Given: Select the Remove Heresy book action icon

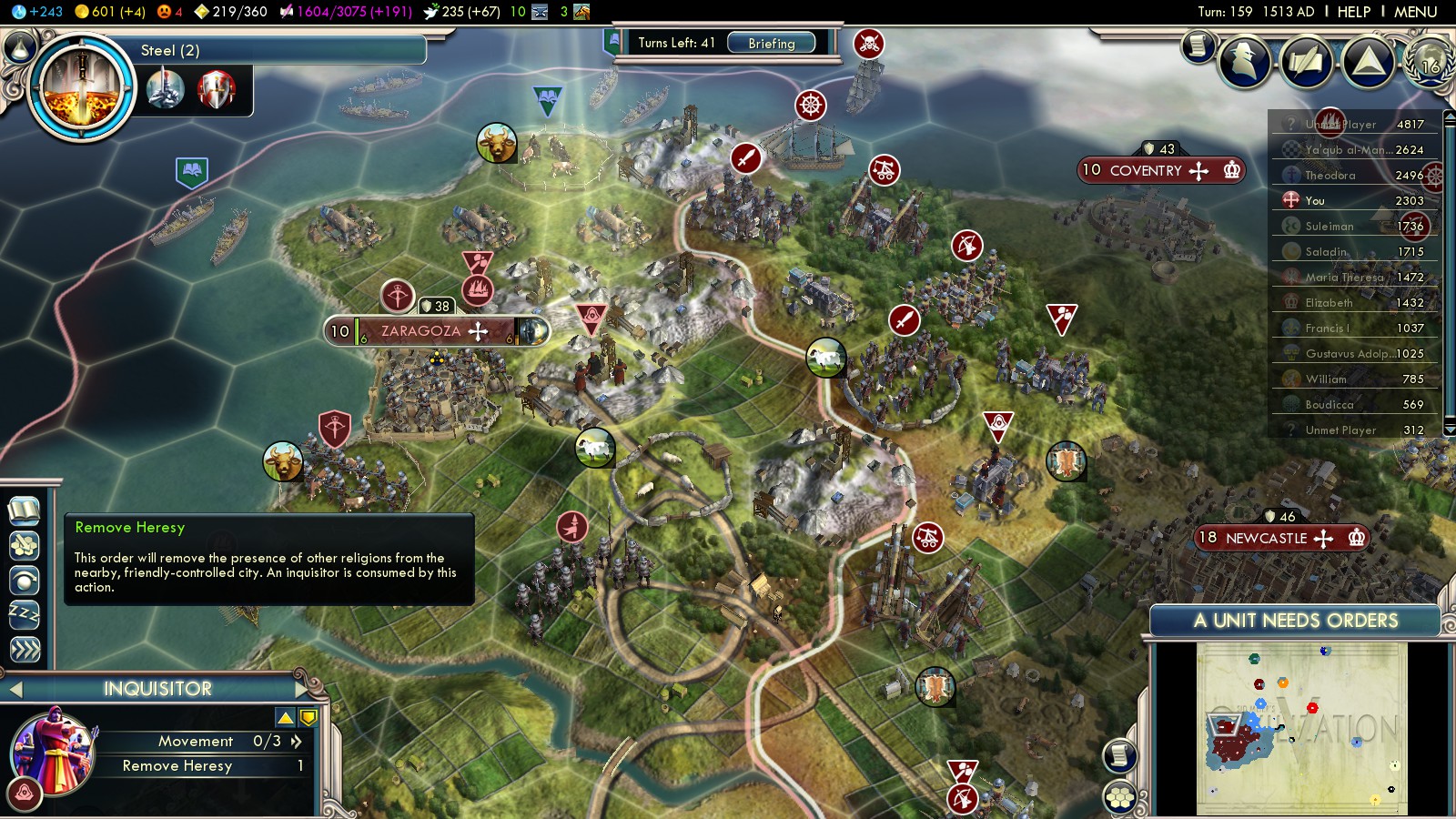Looking at the screenshot, I should tap(25, 511).
